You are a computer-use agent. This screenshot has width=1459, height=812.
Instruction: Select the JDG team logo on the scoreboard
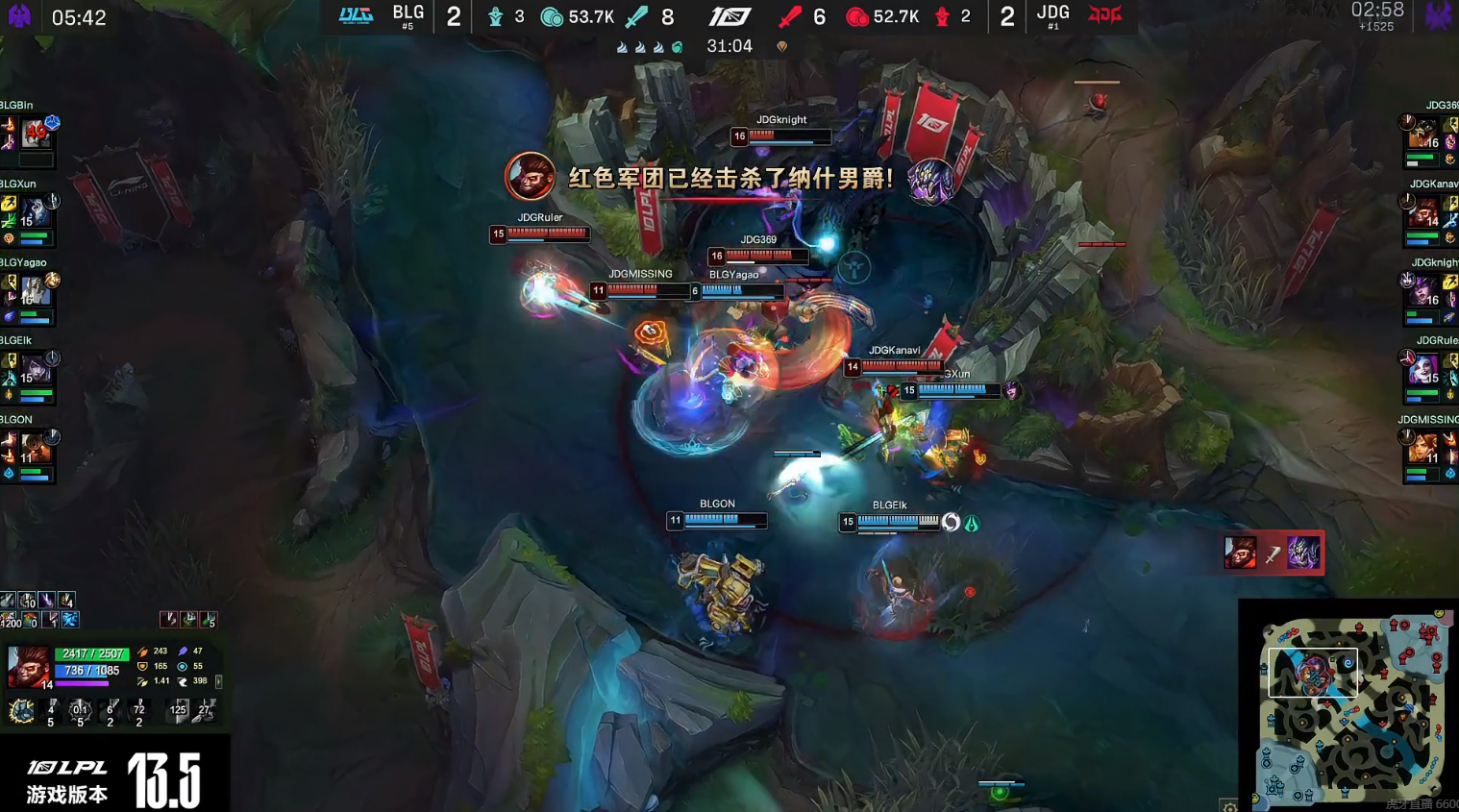pos(1105,14)
